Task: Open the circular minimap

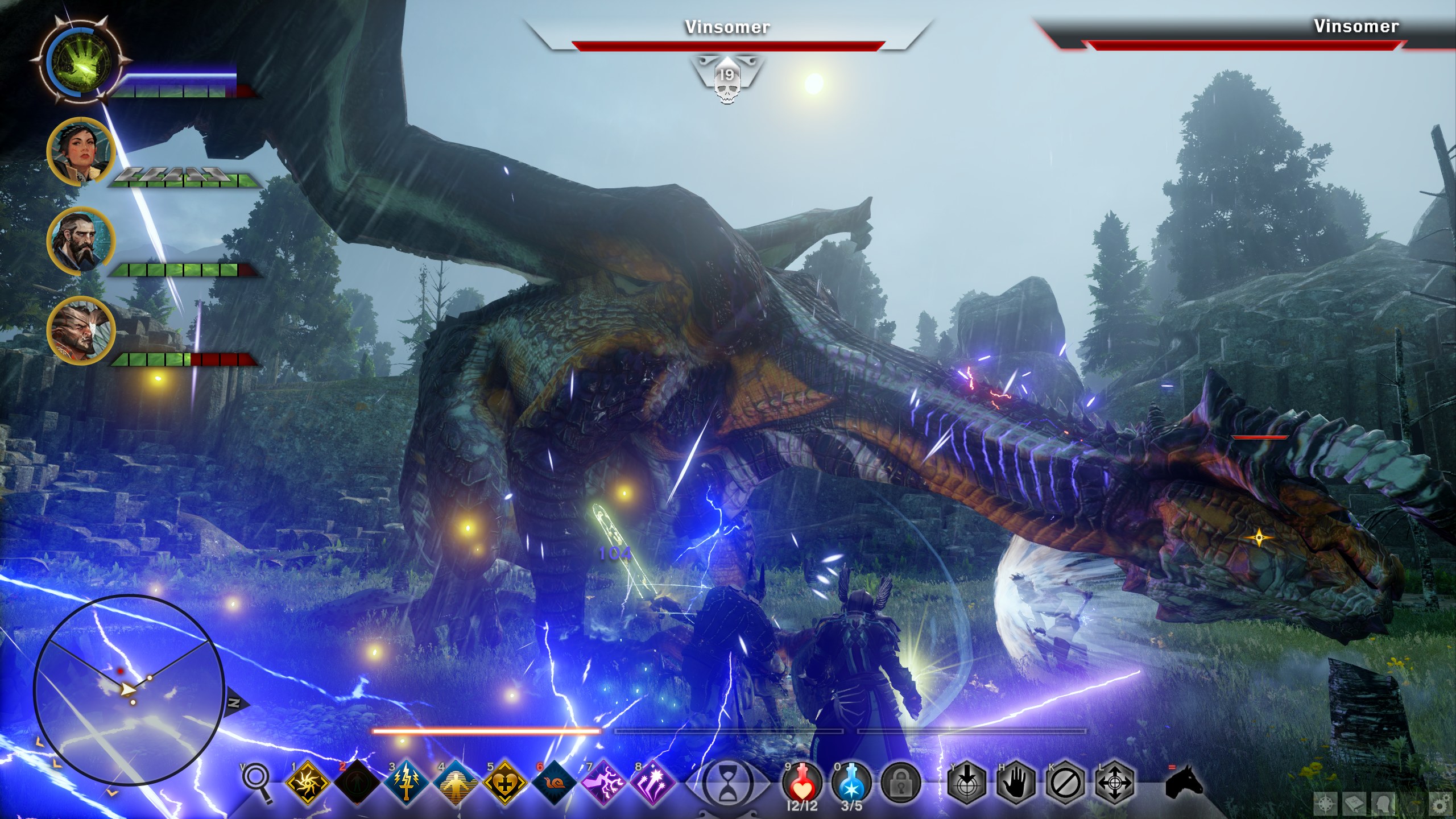Action: [x=128, y=689]
